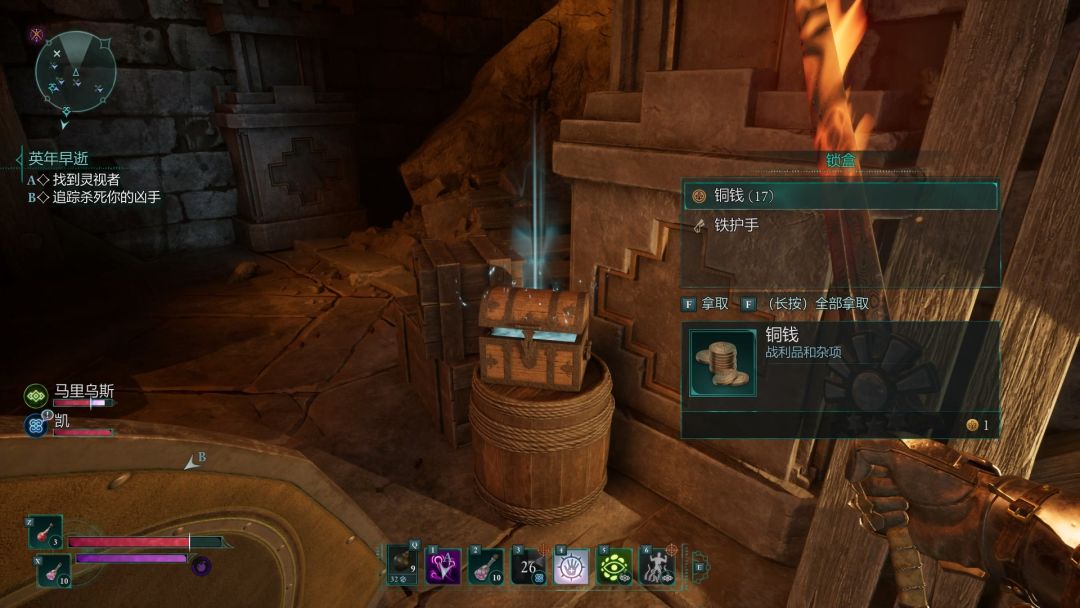
Task: Select the 铜钱 (17) loot row
Action: coord(840,195)
